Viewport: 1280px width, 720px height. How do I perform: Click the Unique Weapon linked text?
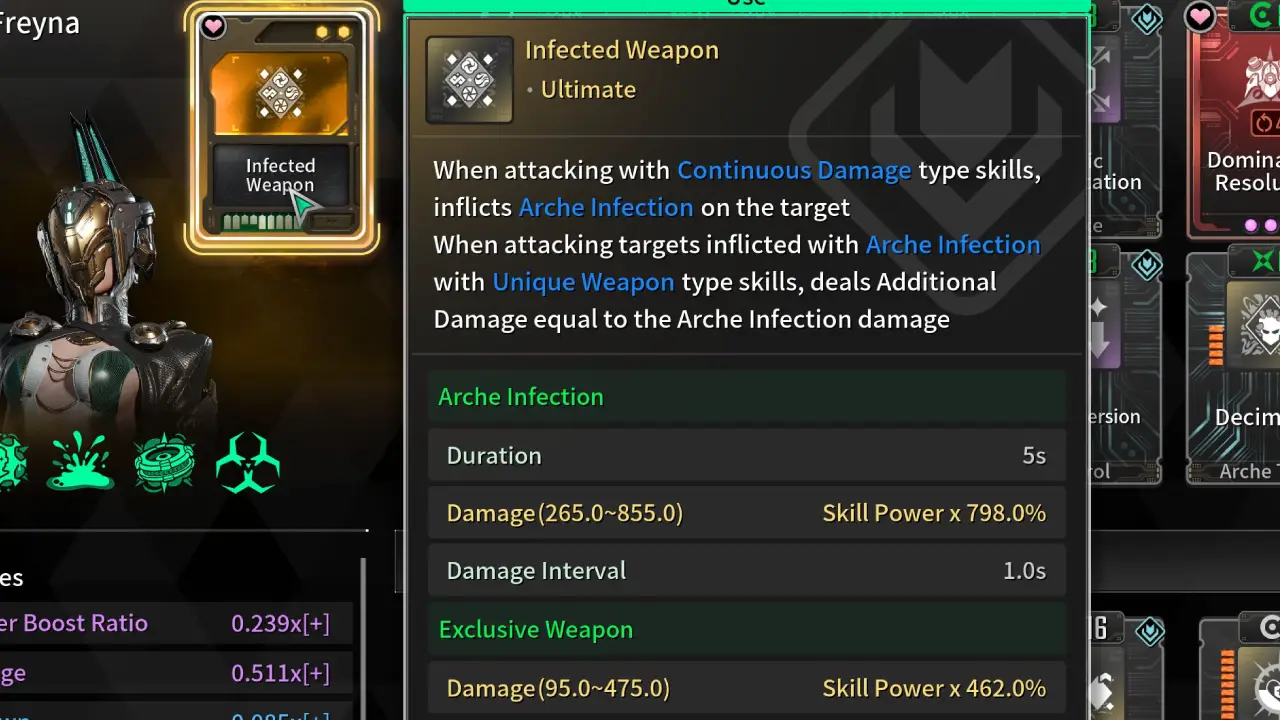click(x=583, y=282)
